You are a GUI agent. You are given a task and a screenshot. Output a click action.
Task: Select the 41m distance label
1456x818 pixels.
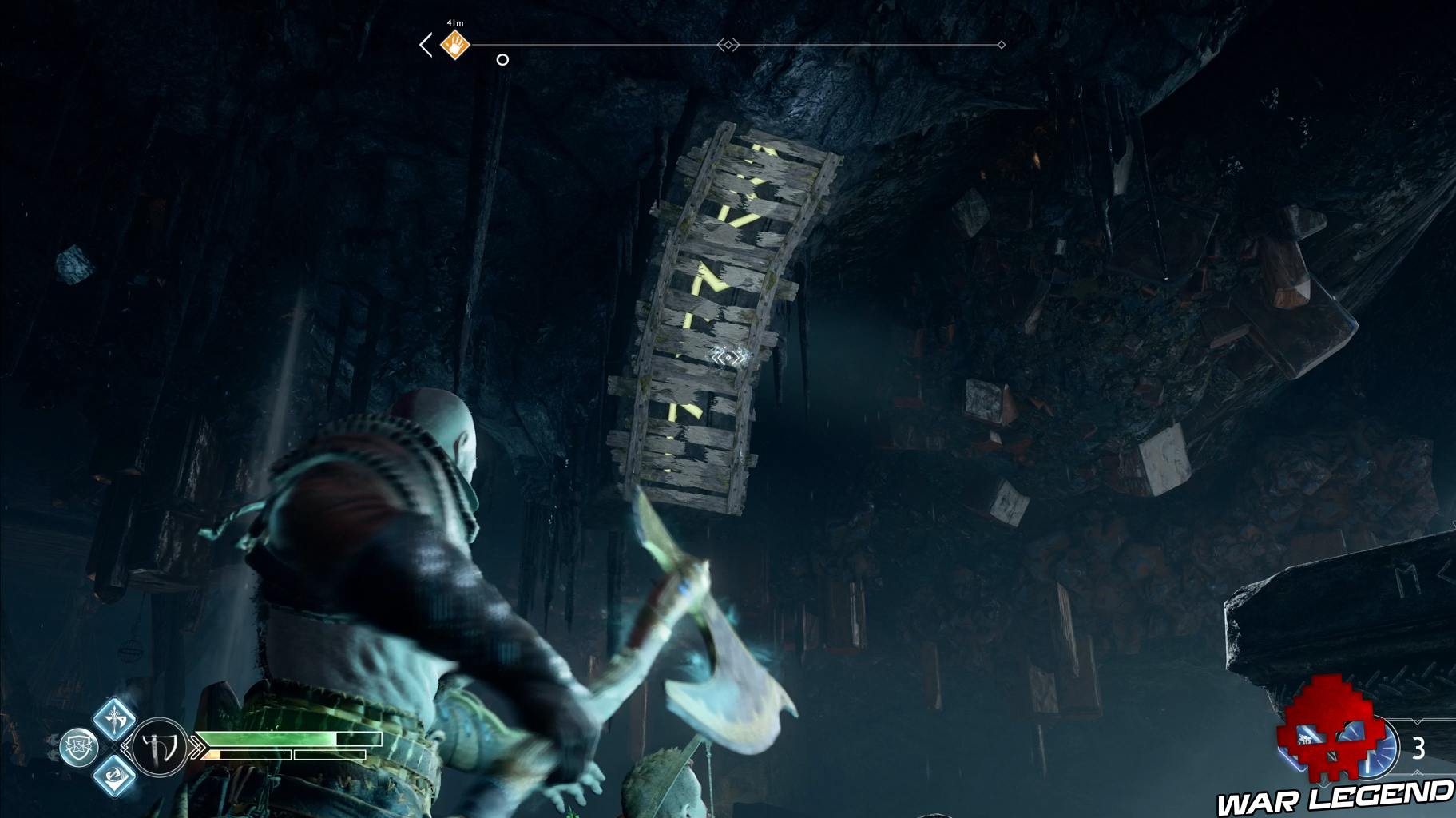pyautogui.click(x=454, y=23)
